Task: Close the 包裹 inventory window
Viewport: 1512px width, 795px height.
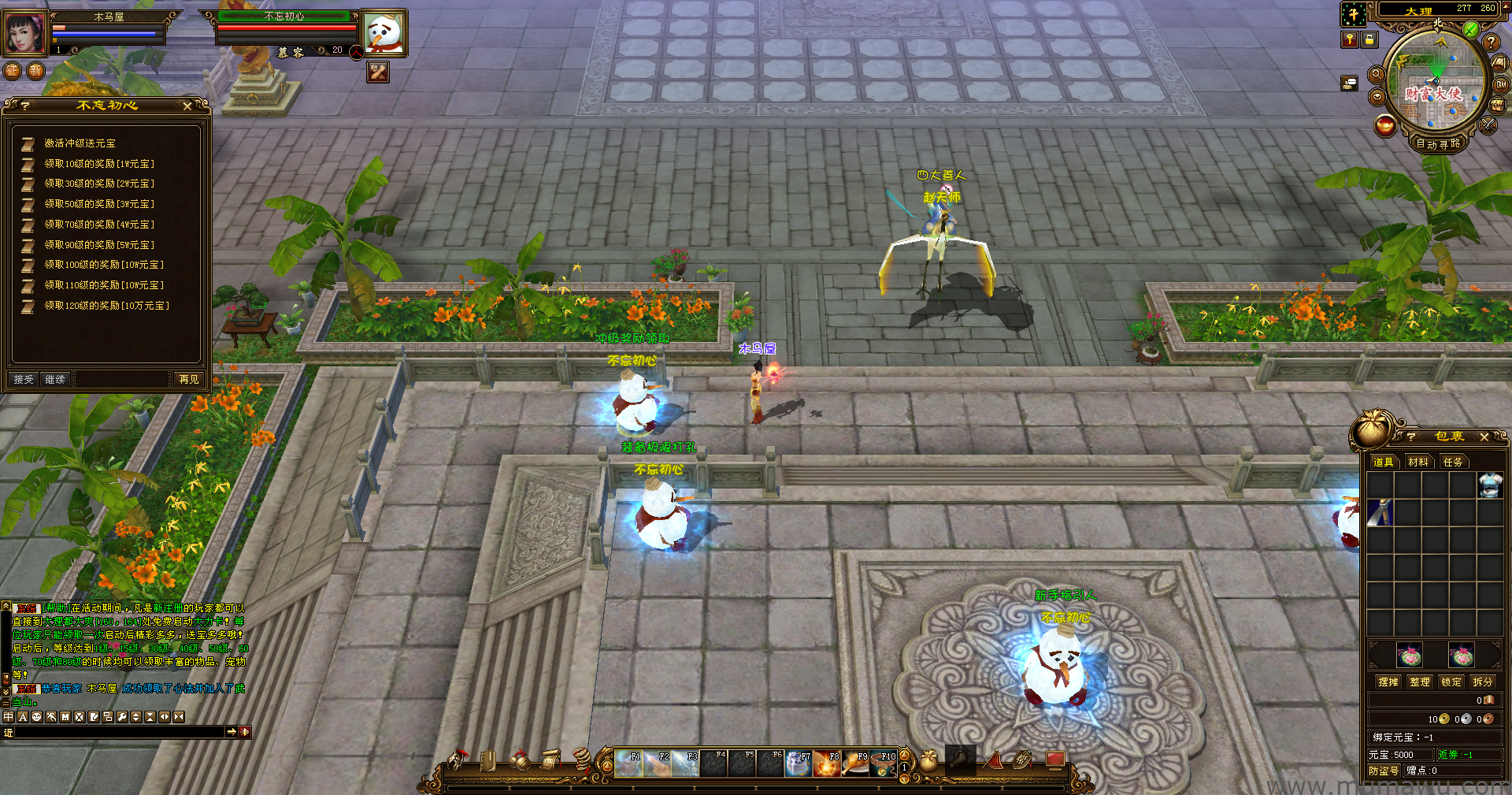Action: coord(1484,437)
